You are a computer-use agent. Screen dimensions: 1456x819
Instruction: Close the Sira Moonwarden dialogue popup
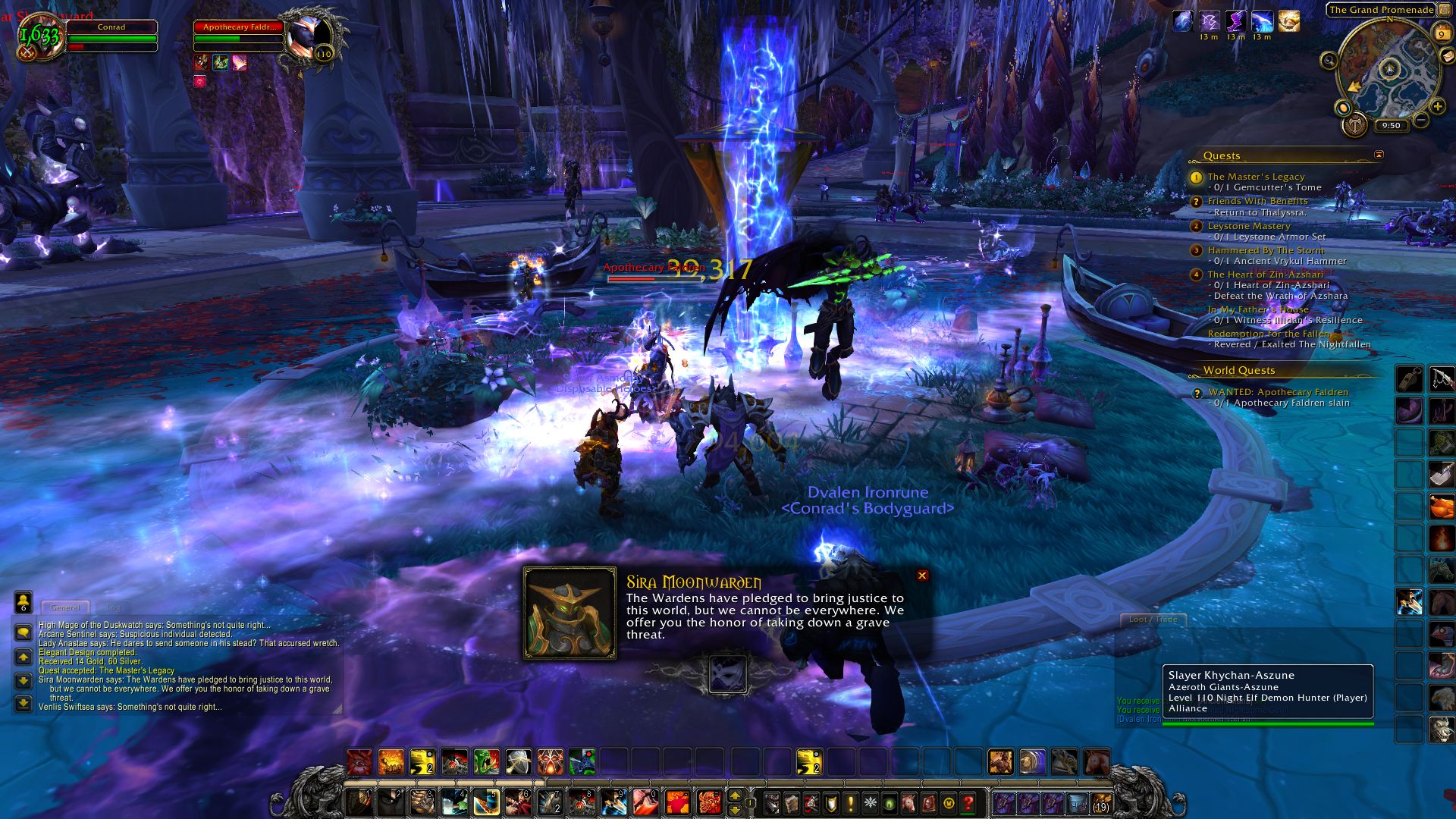pyautogui.click(x=922, y=576)
